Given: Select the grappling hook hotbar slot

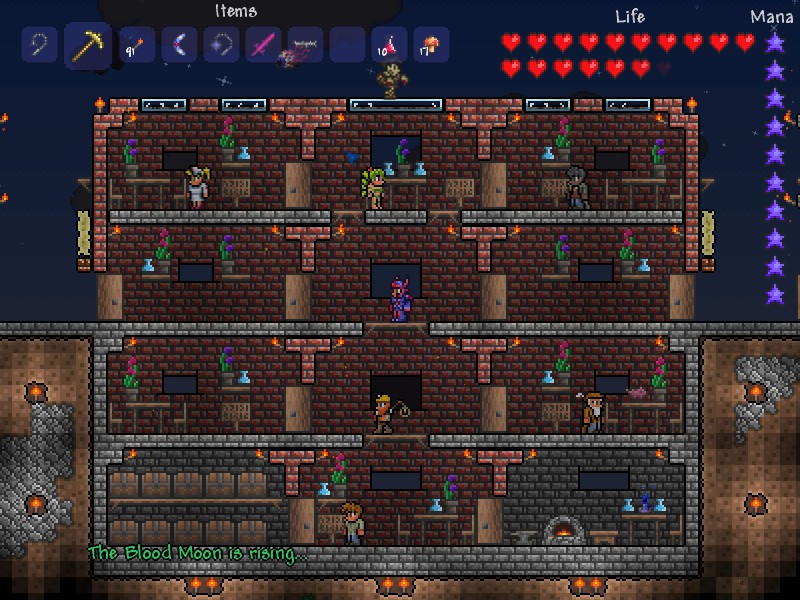Looking at the screenshot, I should click(40, 45).
